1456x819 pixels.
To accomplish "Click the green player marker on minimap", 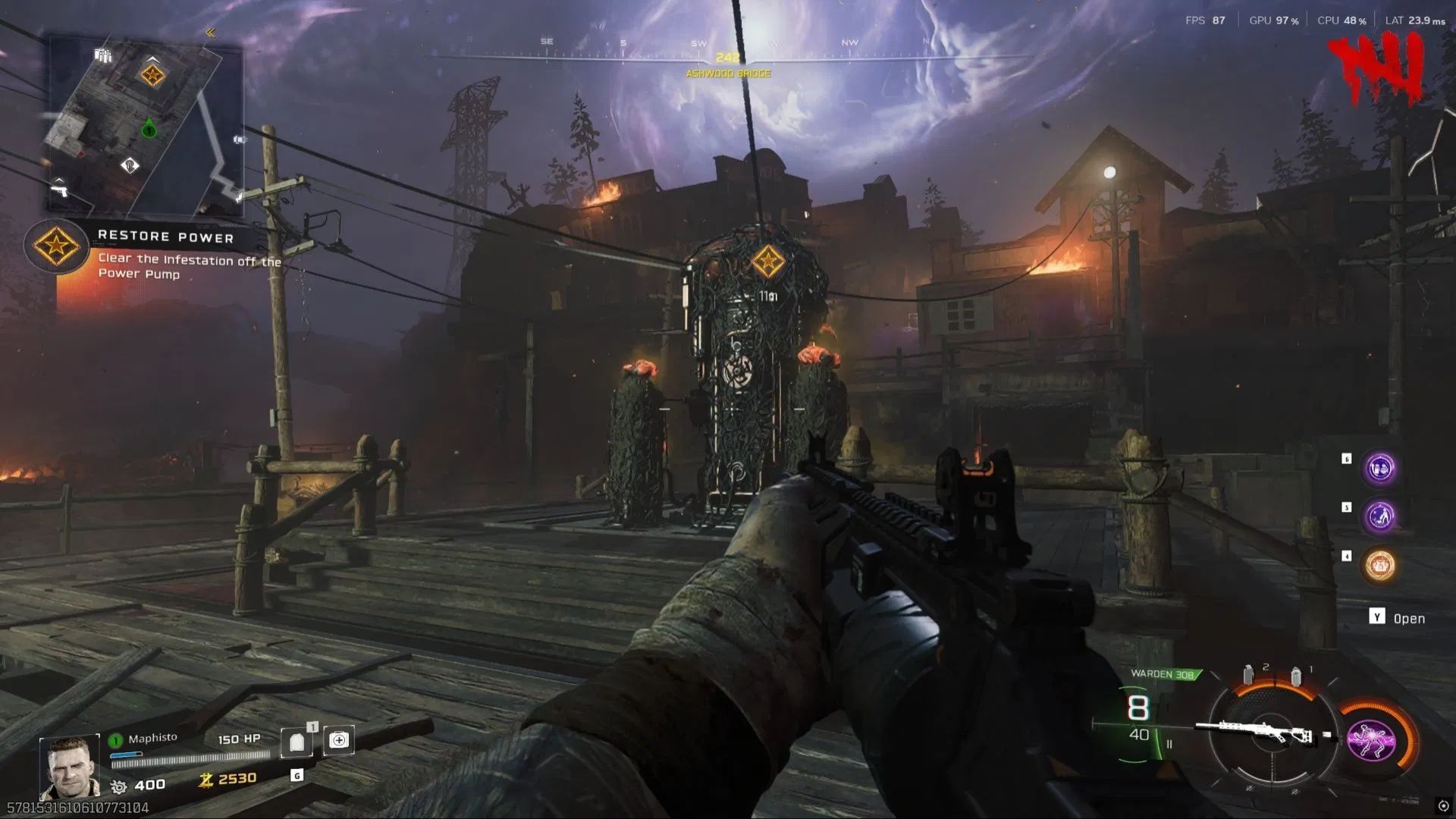I will point(149,130).
